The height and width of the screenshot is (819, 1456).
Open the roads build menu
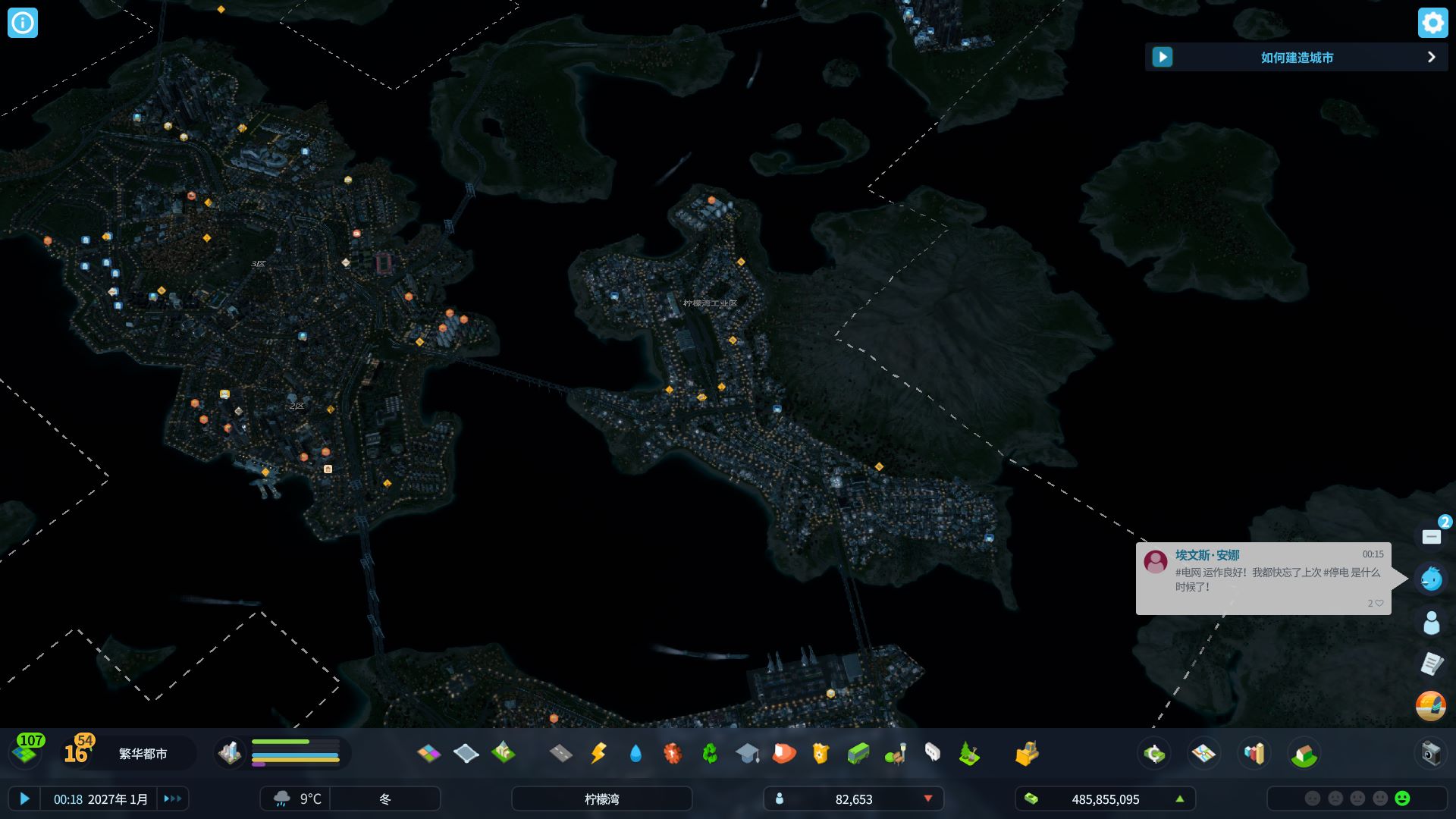tap(561, 753)
